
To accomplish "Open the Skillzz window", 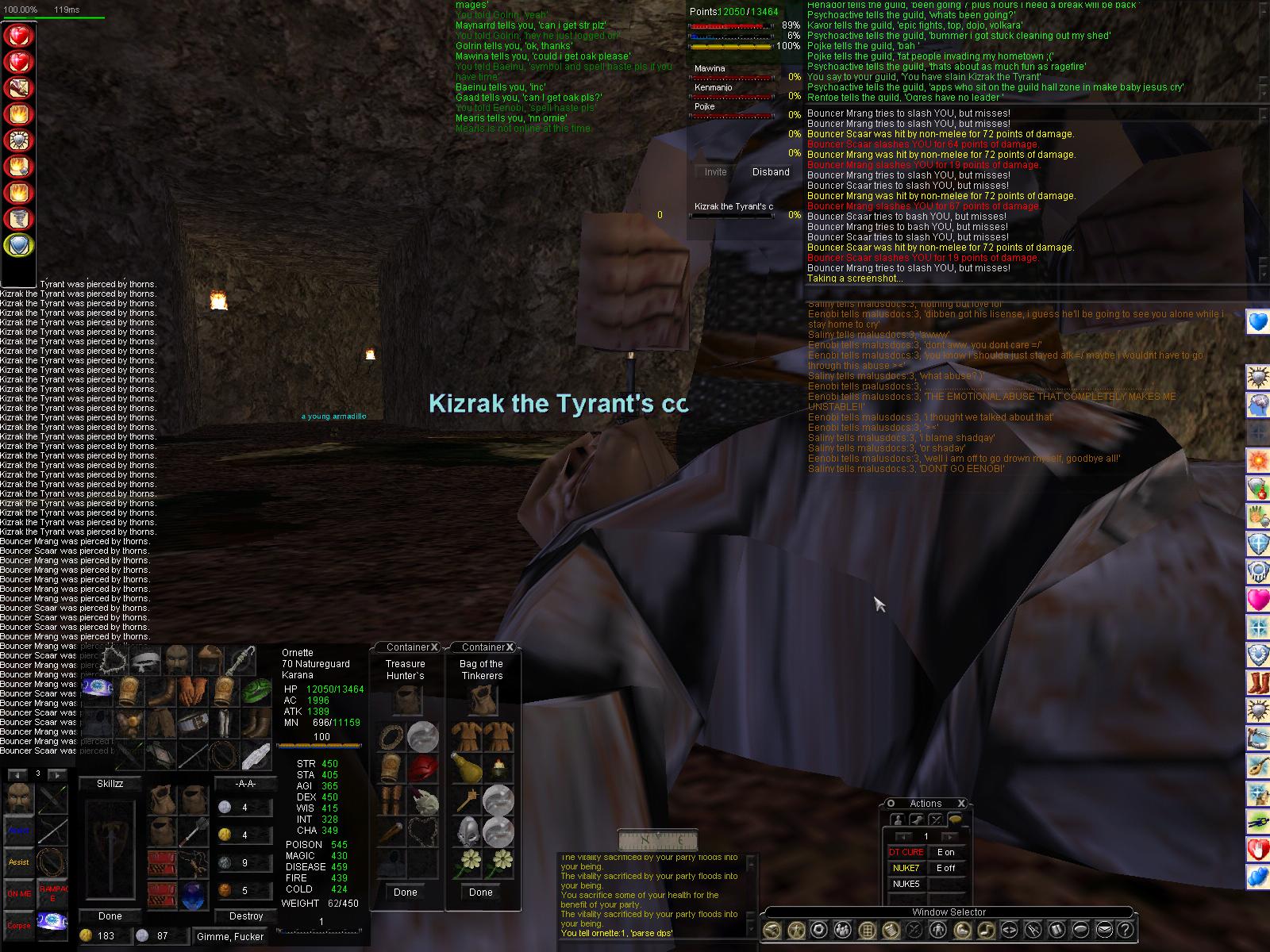I will [x=110, y=784].
